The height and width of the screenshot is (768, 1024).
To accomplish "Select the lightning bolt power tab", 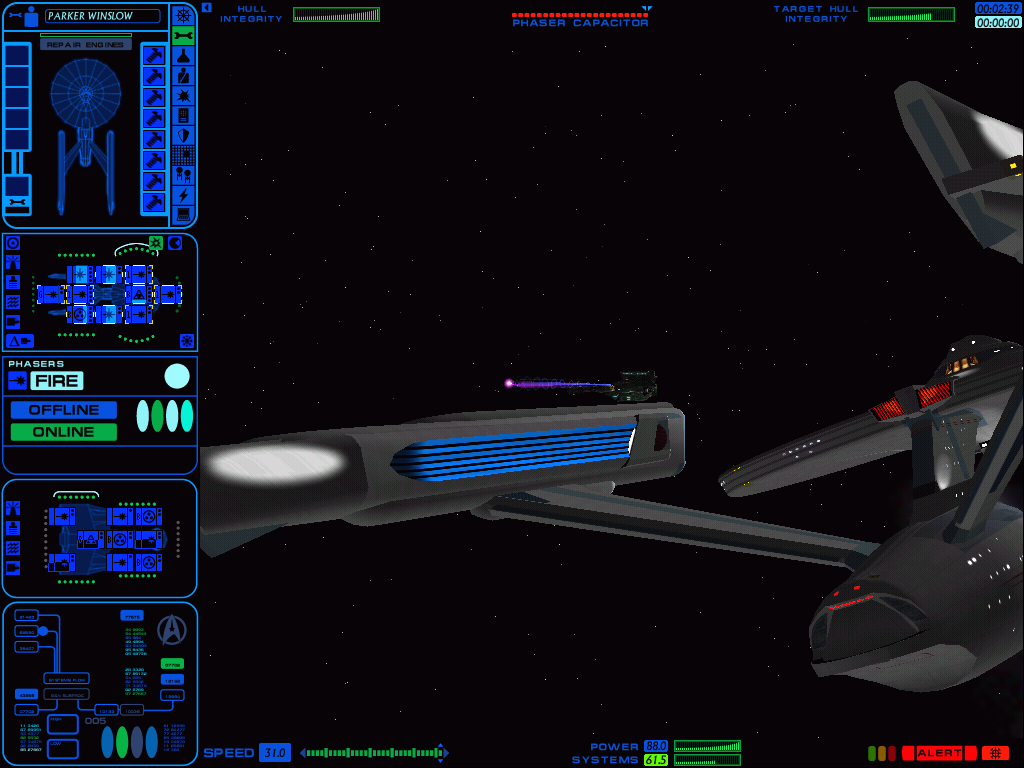I will pos(183,195).
